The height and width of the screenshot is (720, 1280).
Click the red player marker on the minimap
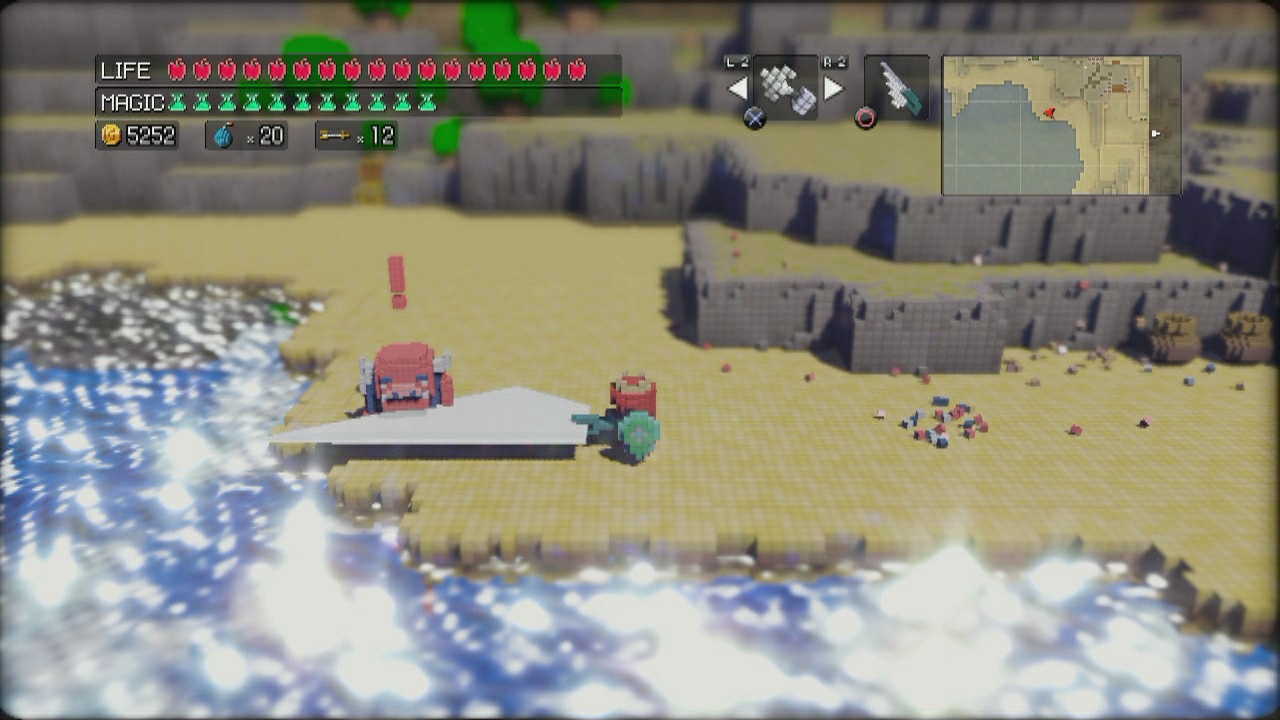1049,113
